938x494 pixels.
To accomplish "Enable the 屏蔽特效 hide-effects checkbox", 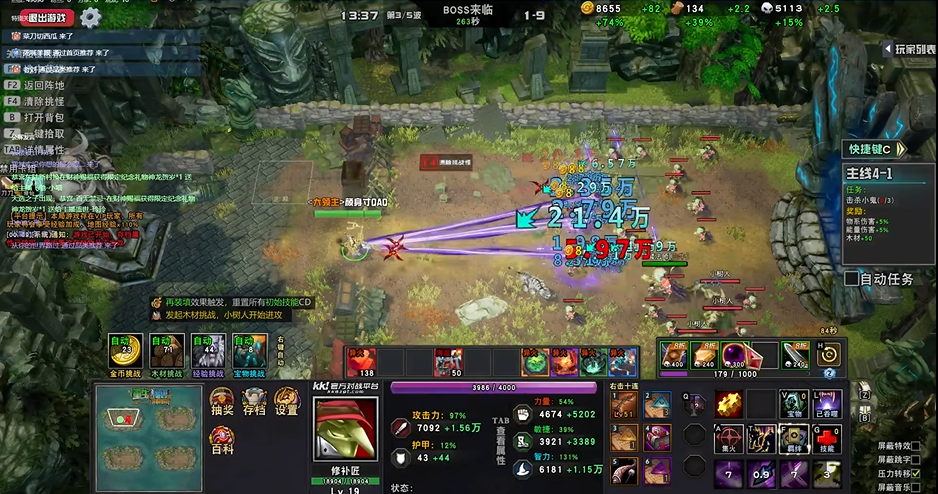I will coord(915,445).
